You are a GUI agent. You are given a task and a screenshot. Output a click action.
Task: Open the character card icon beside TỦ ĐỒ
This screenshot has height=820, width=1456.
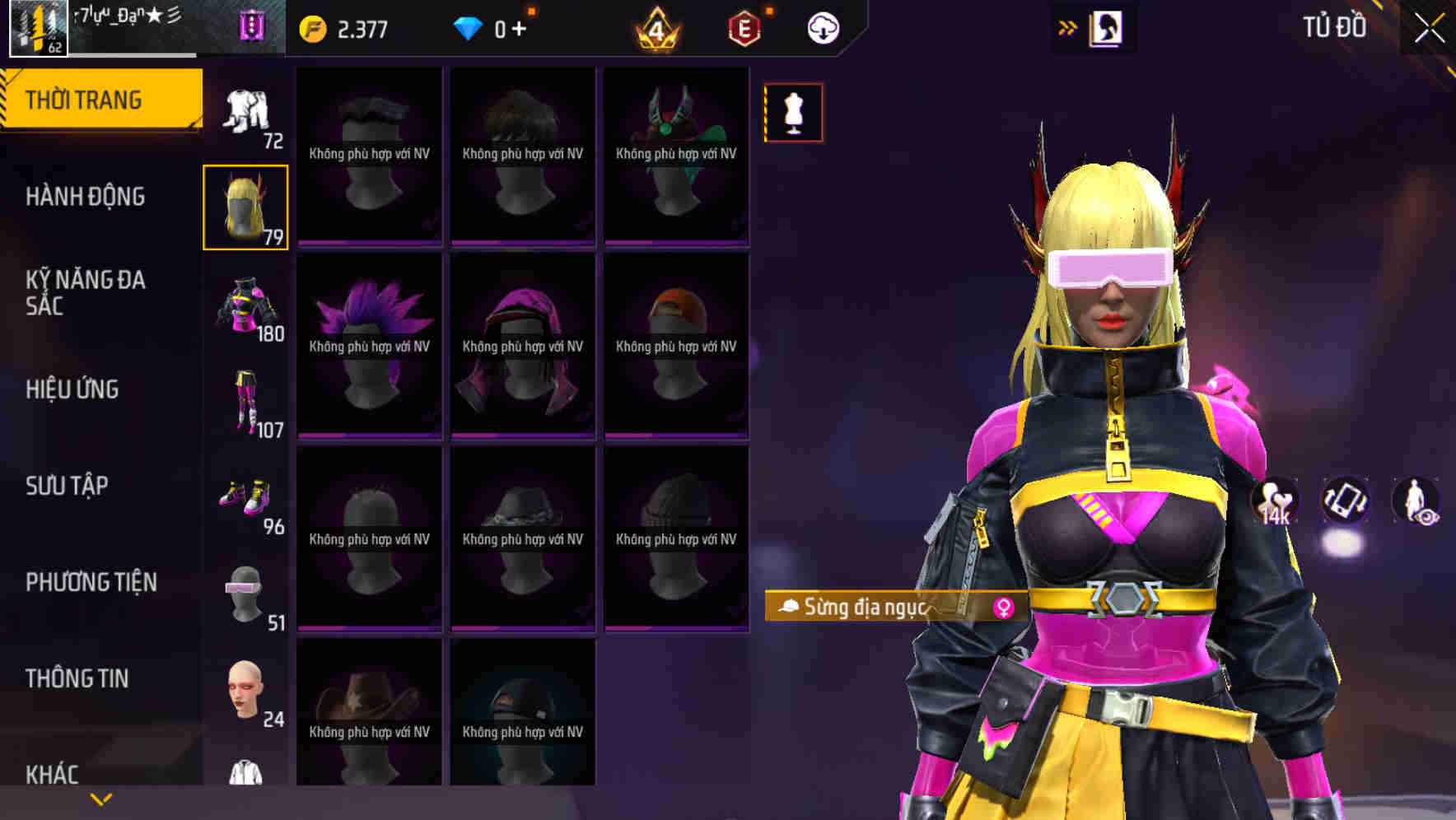coord(1108,27)
